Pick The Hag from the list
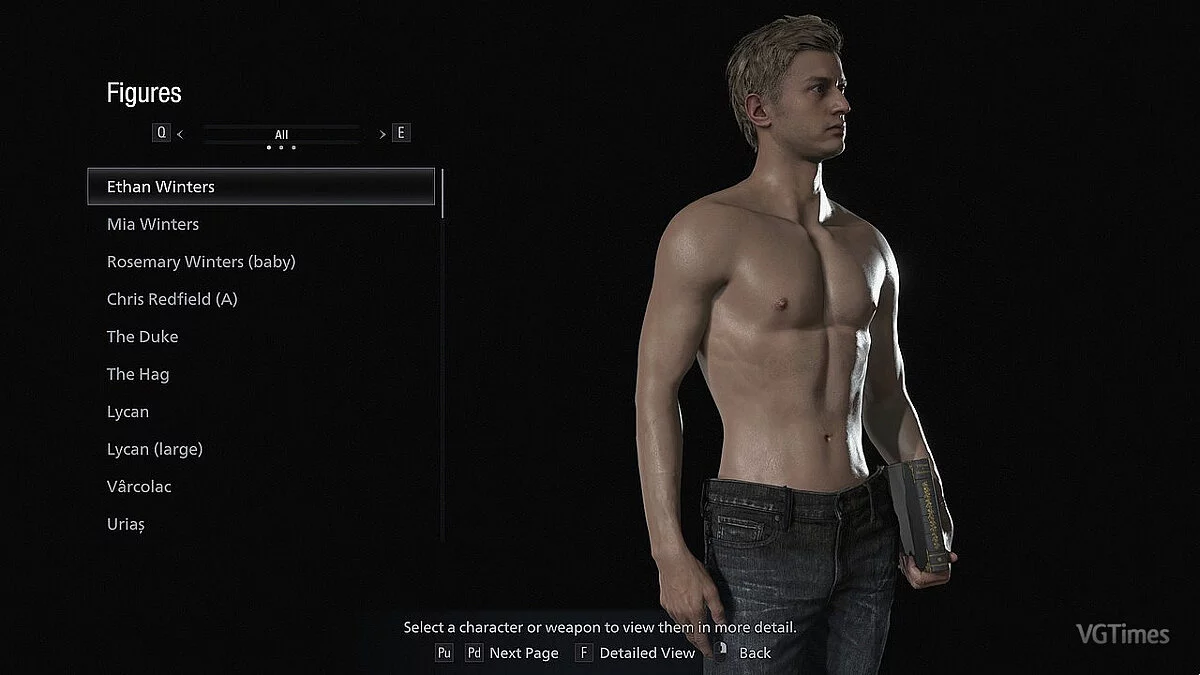 click(x=138, y=374)
